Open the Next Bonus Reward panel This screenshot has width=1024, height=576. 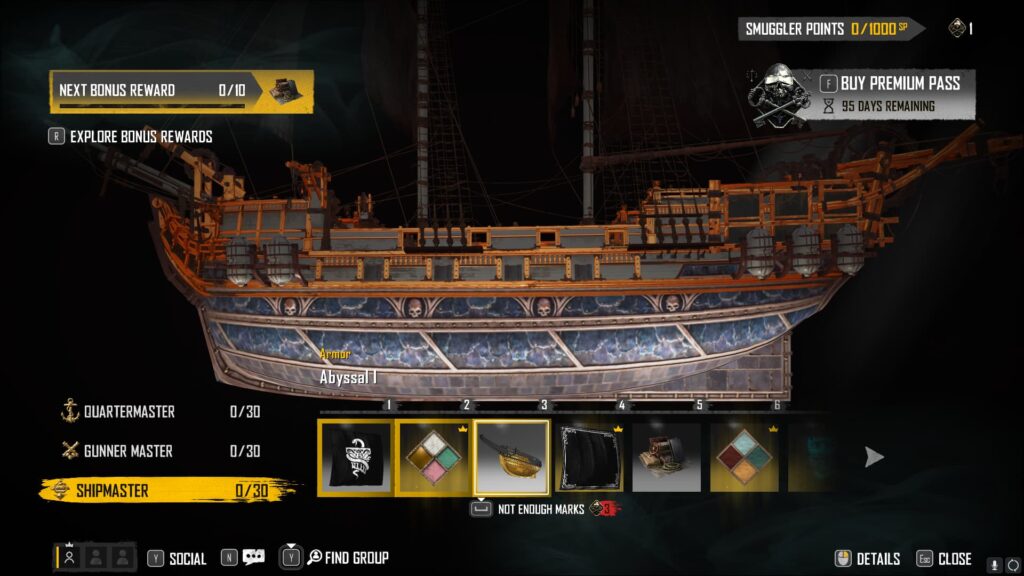coord(181,91)
